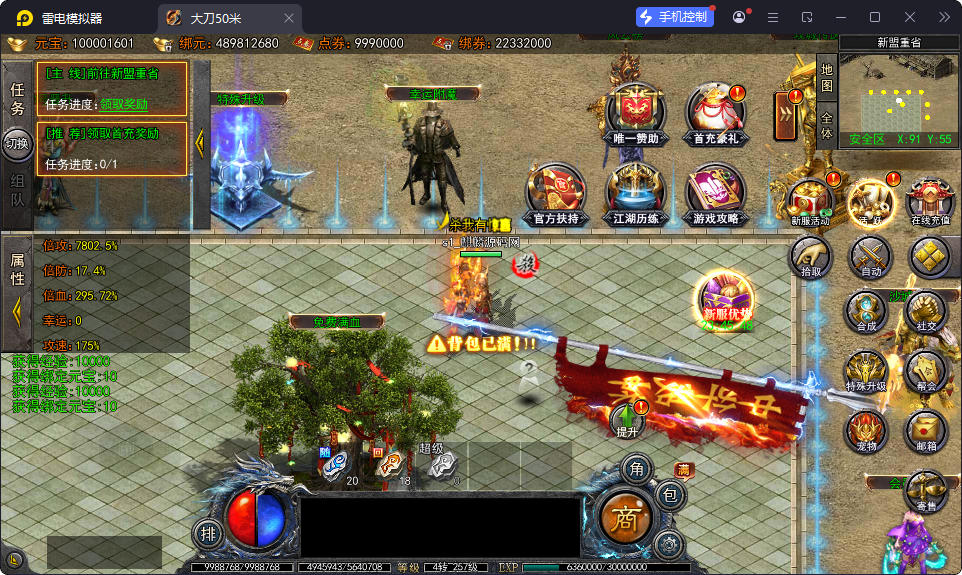Open the 首充豪礼 first-recharge gift
Screen dimensions: 962x575
pyautogui.click(x=715, y=112)
